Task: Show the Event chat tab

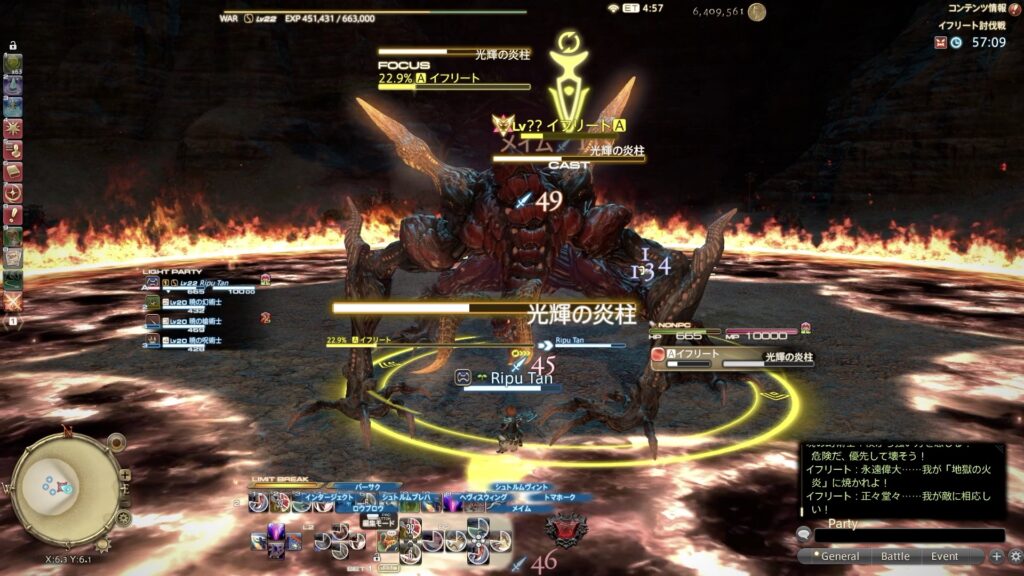Action: click(945, 556)
